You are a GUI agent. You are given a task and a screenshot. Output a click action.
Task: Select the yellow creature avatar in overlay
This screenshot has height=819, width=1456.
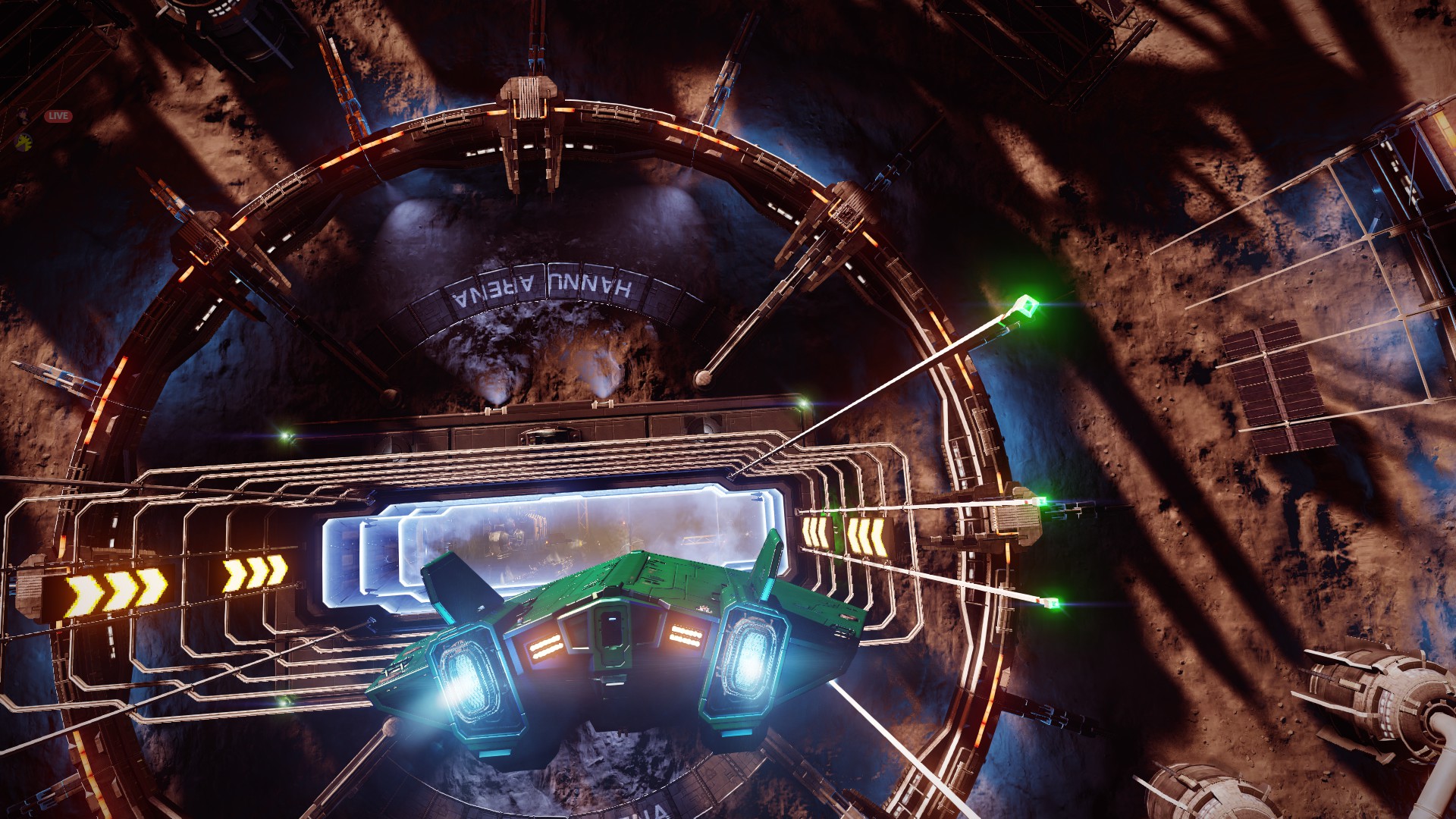[24, 141]
